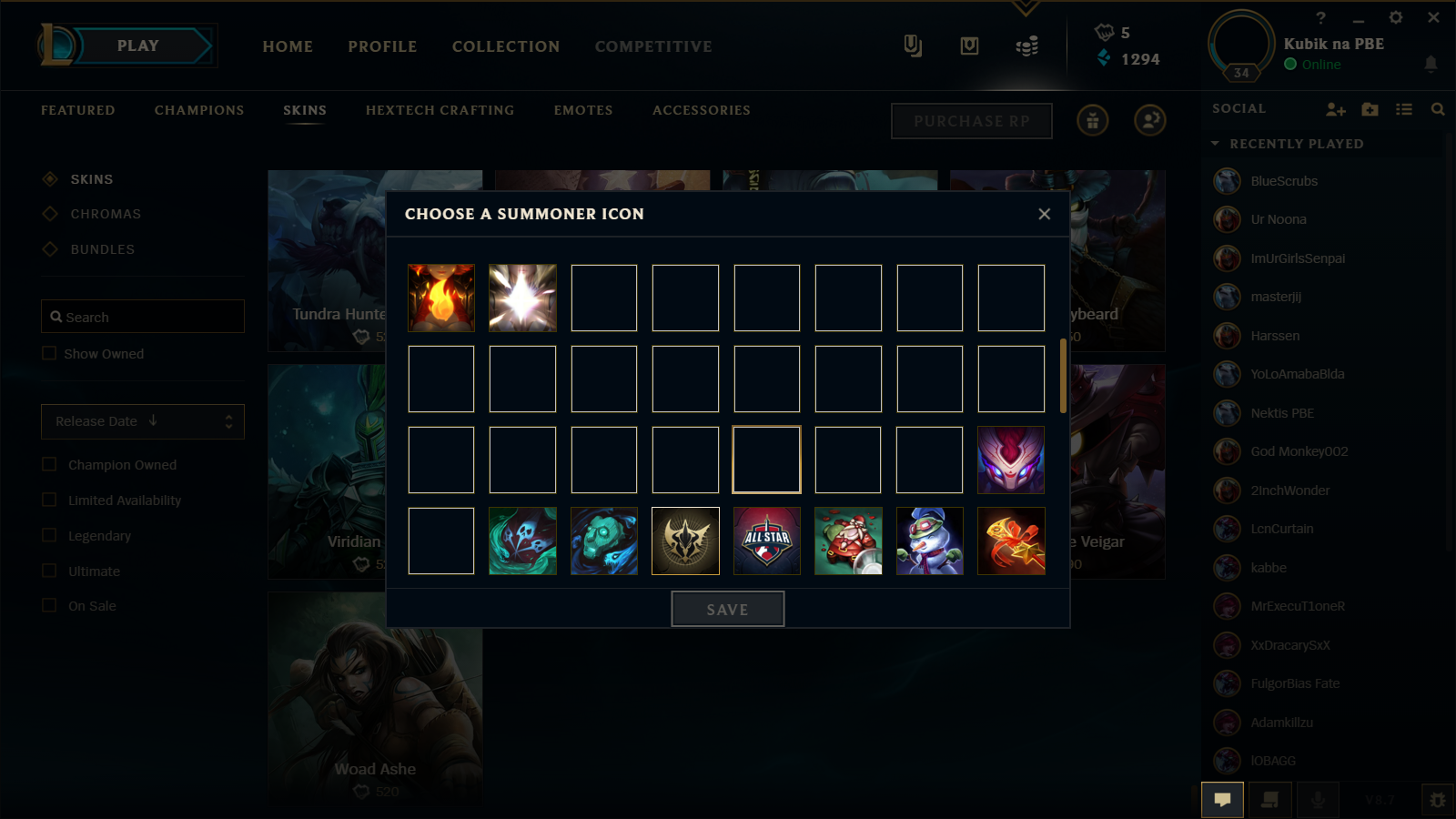Enable the On Sale filter
This screenshot has height=819, width=1456.
pyautogui.click(x=49, y=605)
